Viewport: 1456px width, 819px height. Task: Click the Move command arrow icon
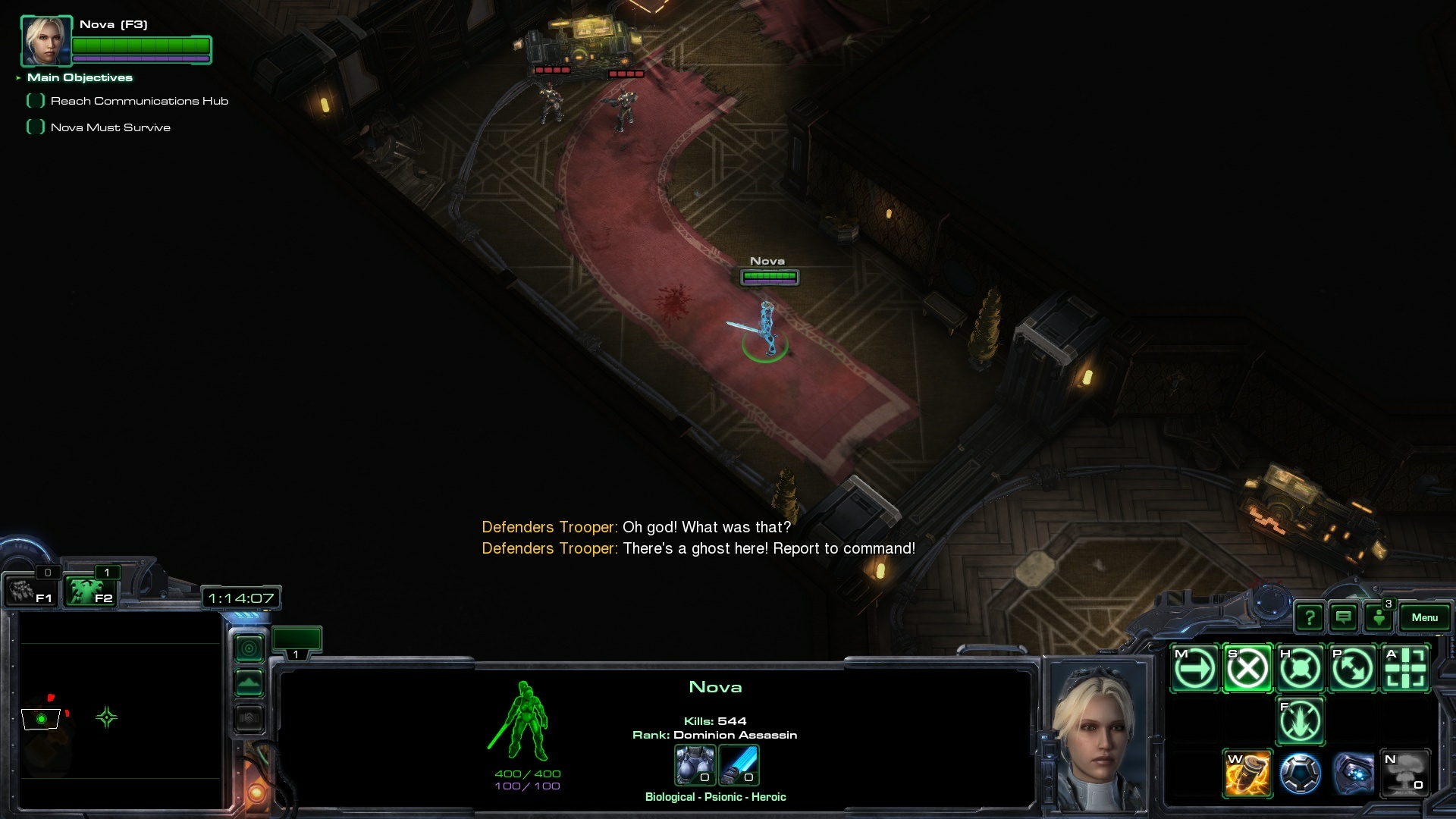click(x=1195, y=669)
